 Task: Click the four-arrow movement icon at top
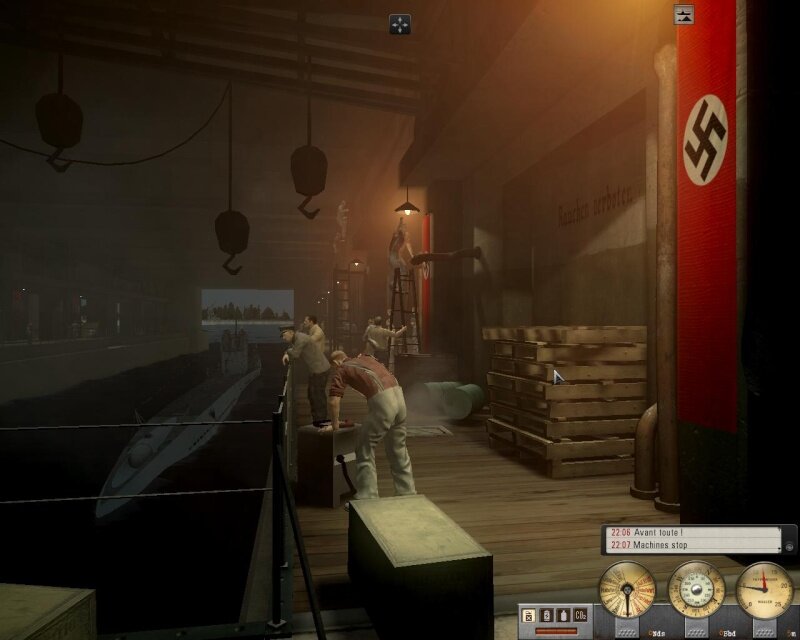tap(399, 24)
